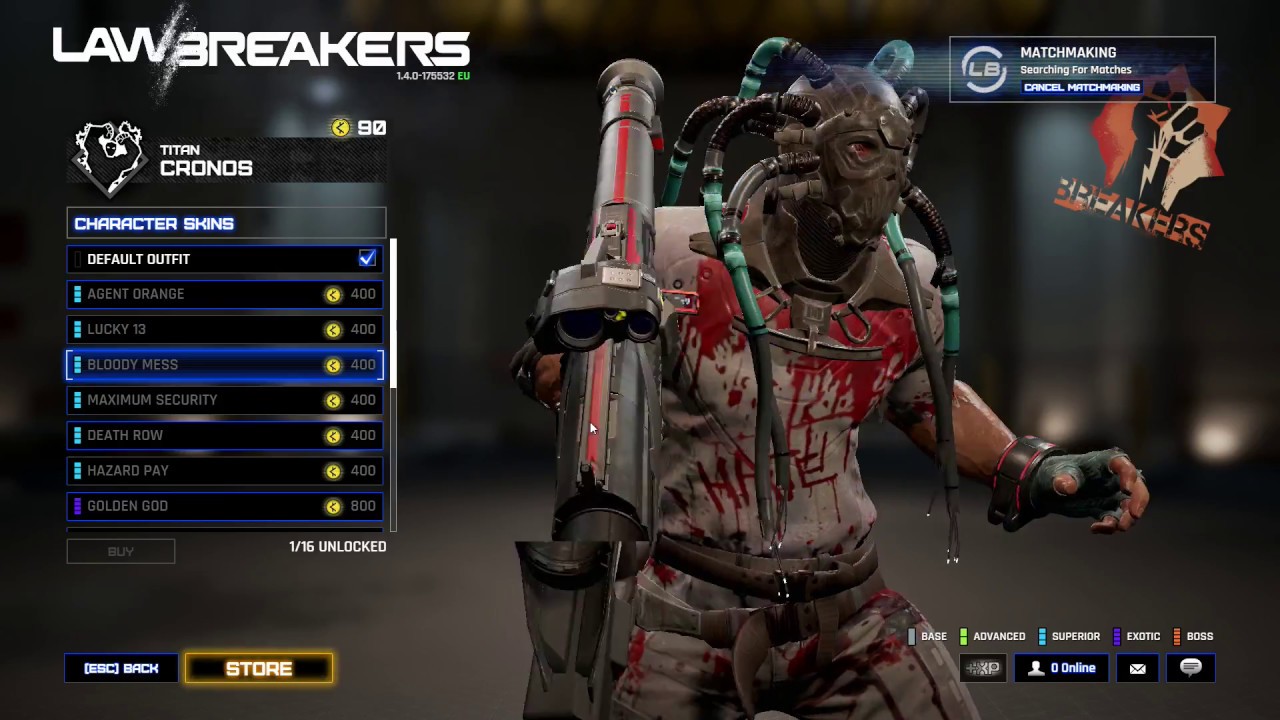
Task: Open the mail envelope icon
Action: (1138, 668)
